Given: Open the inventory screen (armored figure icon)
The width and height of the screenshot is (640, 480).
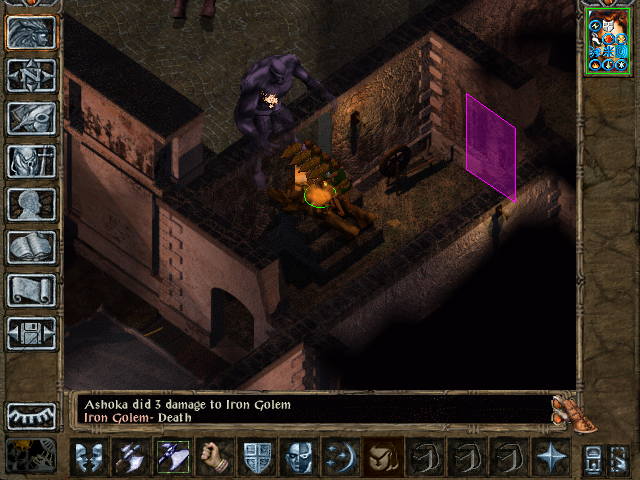Looking at the screenshot, I should (32, 161).
